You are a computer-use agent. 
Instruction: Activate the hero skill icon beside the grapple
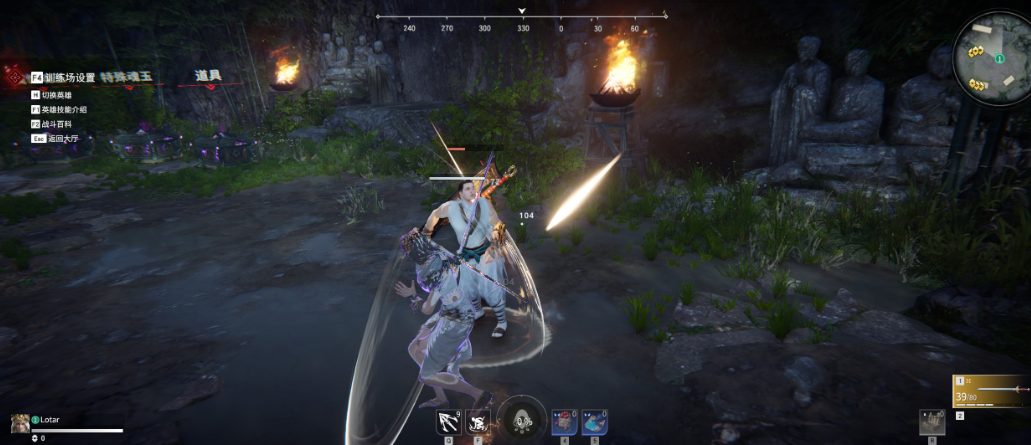tap(477, 422)
